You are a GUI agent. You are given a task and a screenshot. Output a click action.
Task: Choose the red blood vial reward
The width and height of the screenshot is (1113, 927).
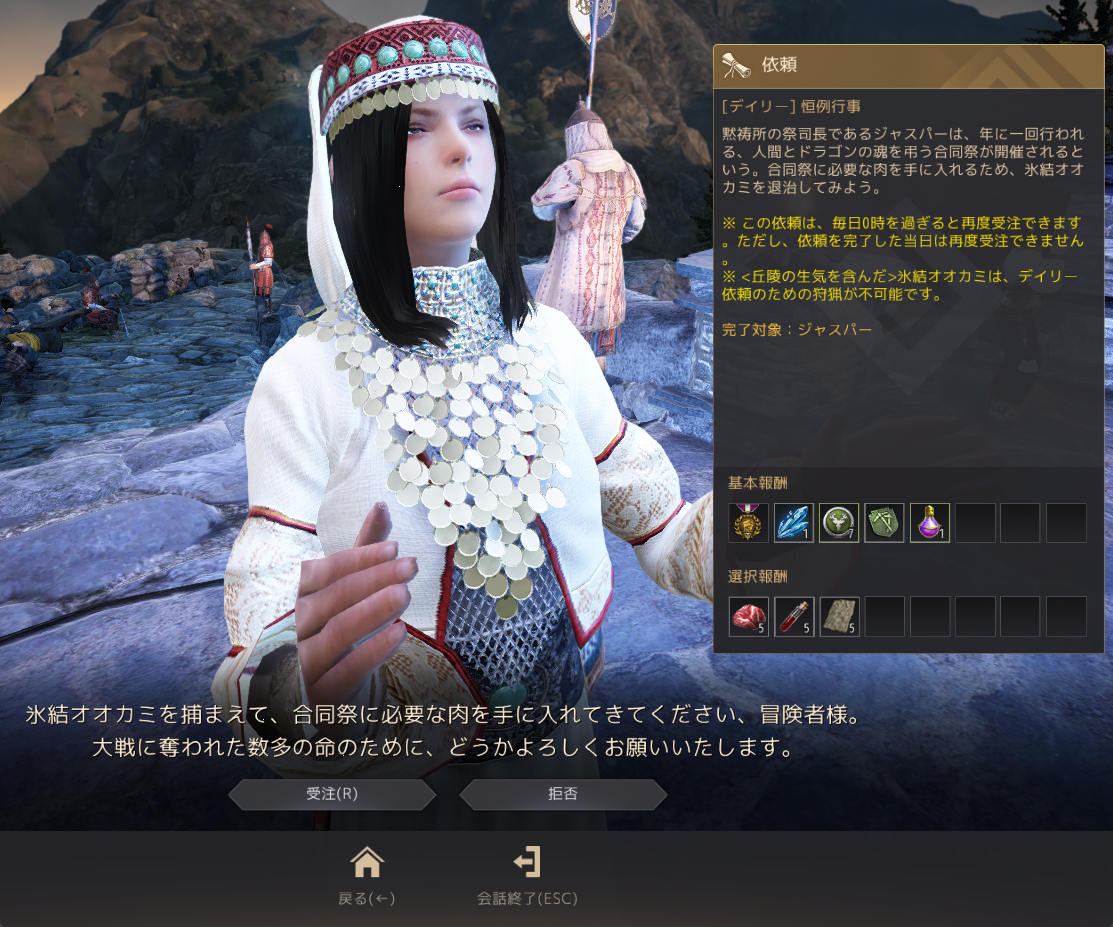(794, 616)
